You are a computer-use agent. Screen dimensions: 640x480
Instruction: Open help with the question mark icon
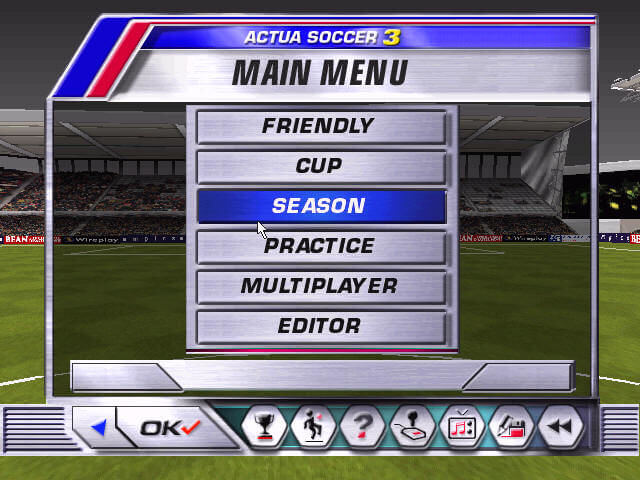[363, 428]
